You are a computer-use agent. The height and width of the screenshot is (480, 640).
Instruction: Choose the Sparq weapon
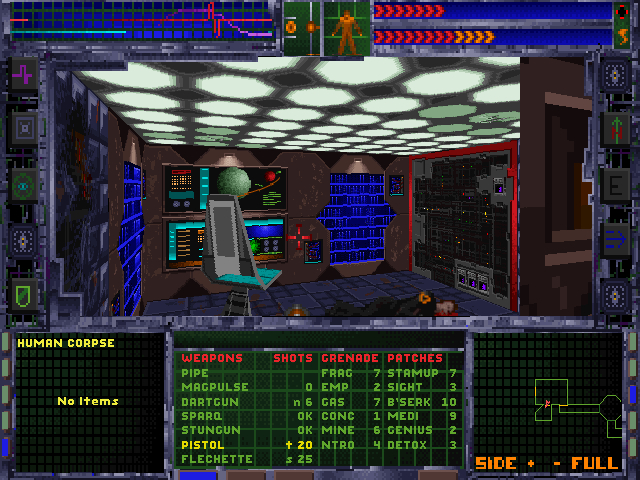(198, 415)
